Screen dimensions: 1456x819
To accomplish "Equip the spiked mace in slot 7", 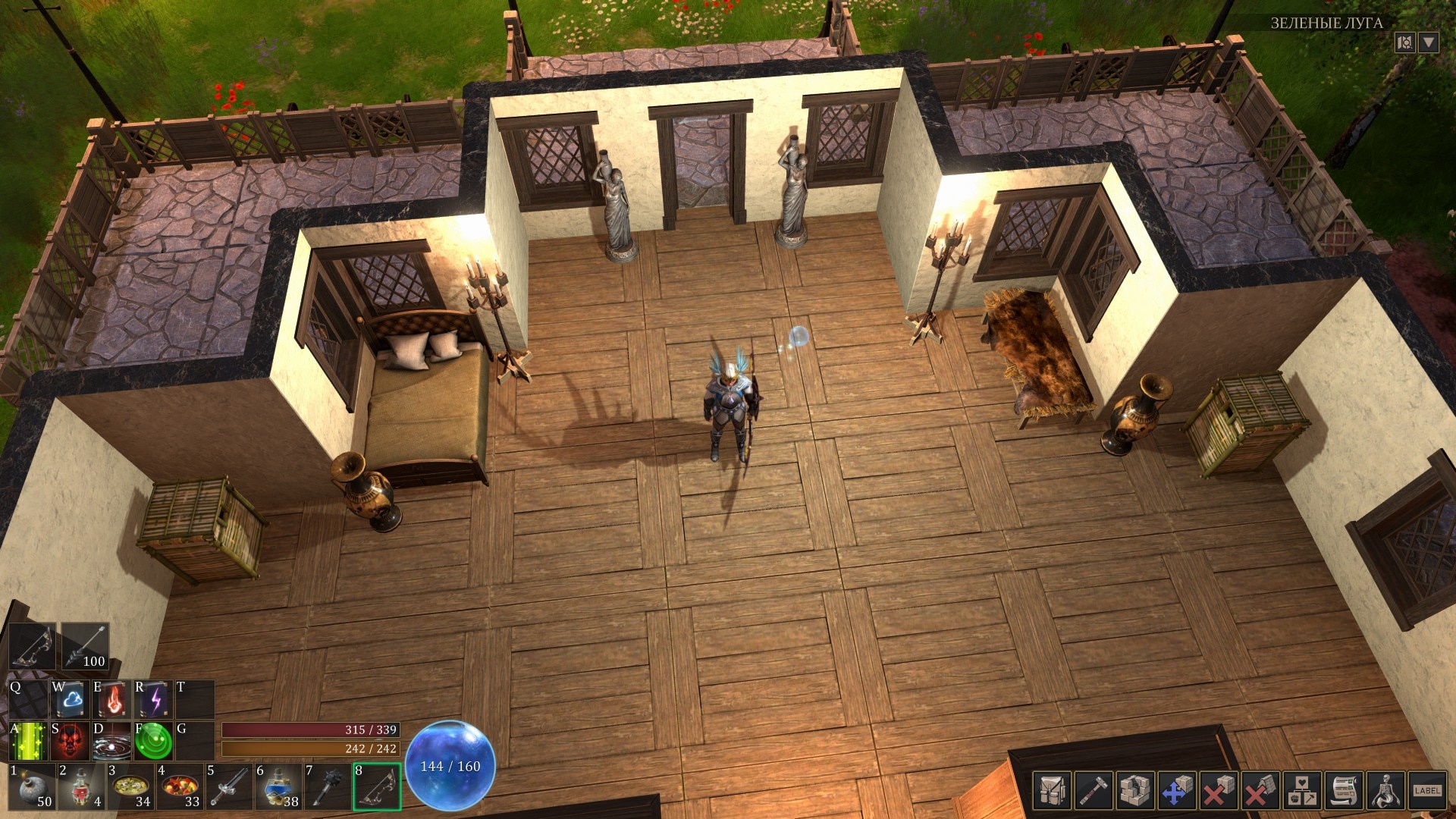I will click(327, 787).
